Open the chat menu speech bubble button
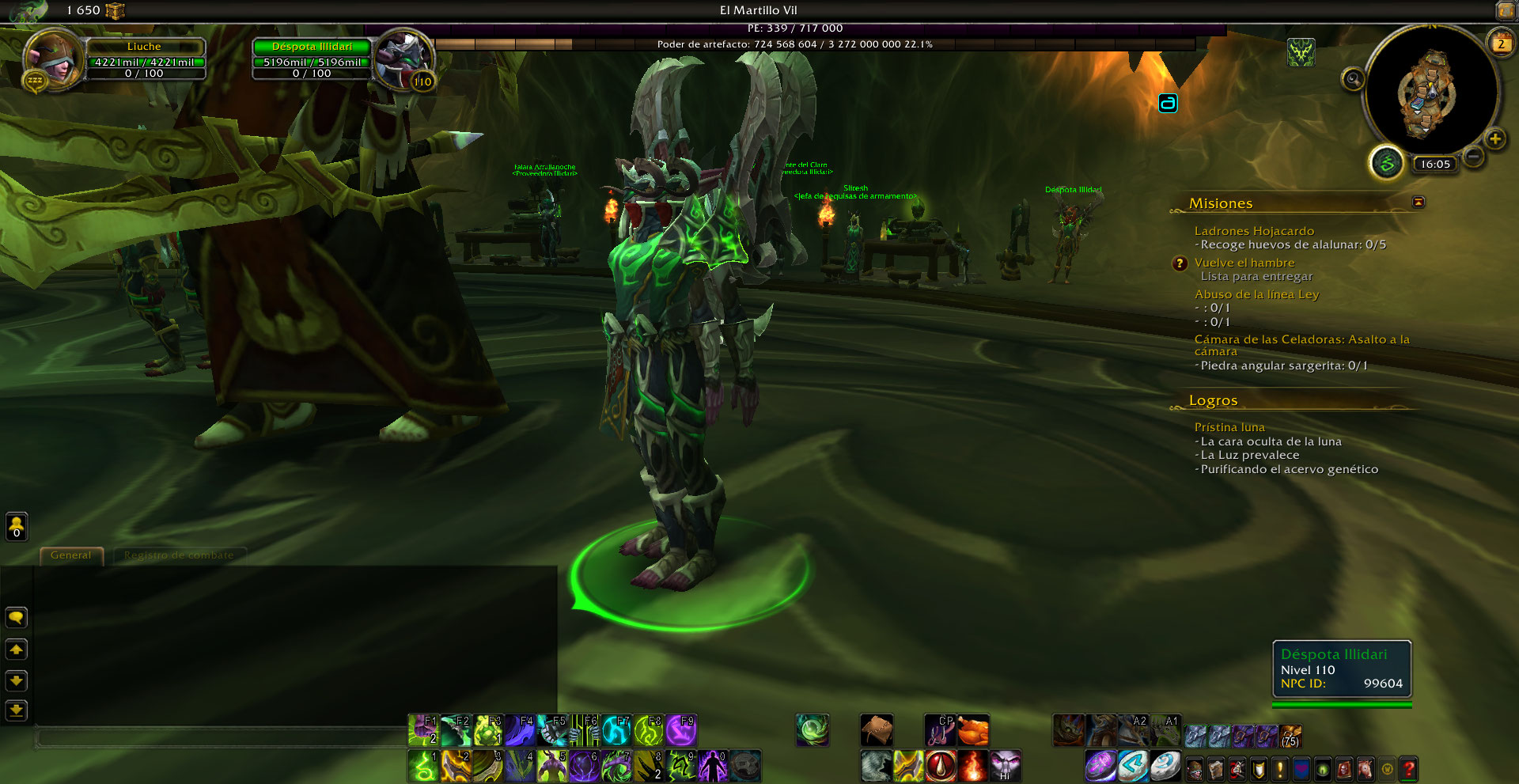The image size is (1519, 784). (x=17, y=618)
